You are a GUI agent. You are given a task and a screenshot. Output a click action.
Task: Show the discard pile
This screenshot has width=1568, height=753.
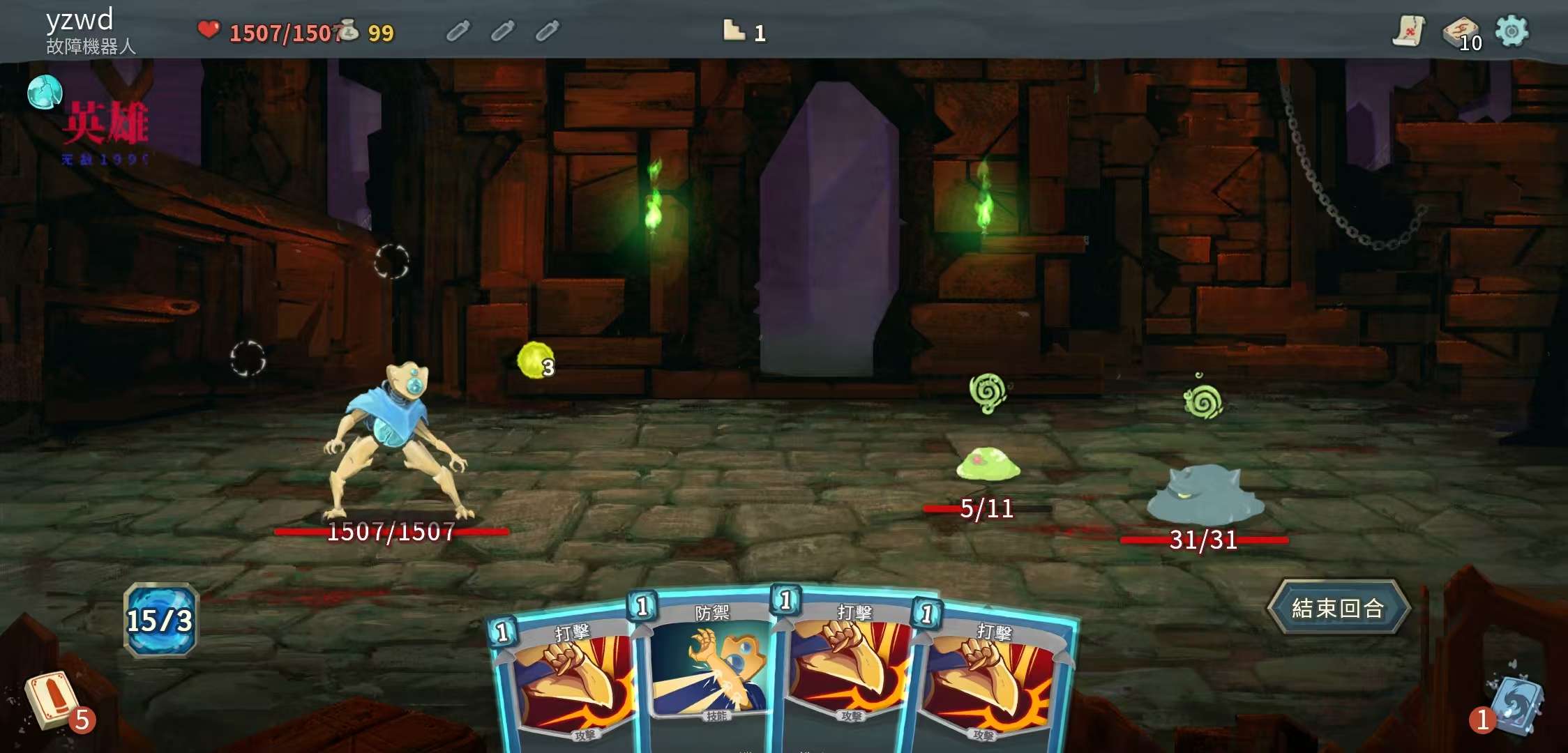1515,704
